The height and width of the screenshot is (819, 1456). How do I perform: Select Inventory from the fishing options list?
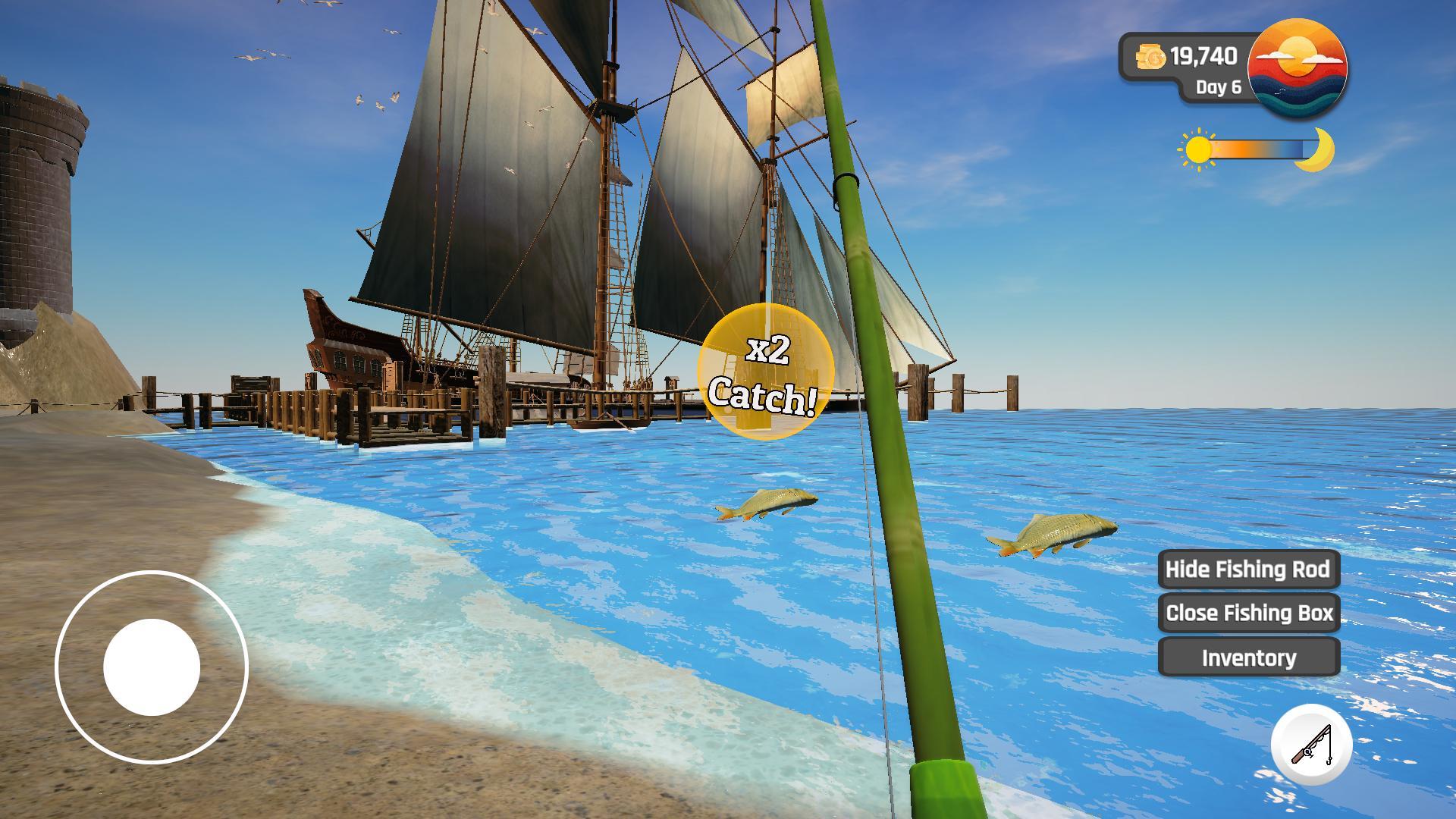point(1248,657)
